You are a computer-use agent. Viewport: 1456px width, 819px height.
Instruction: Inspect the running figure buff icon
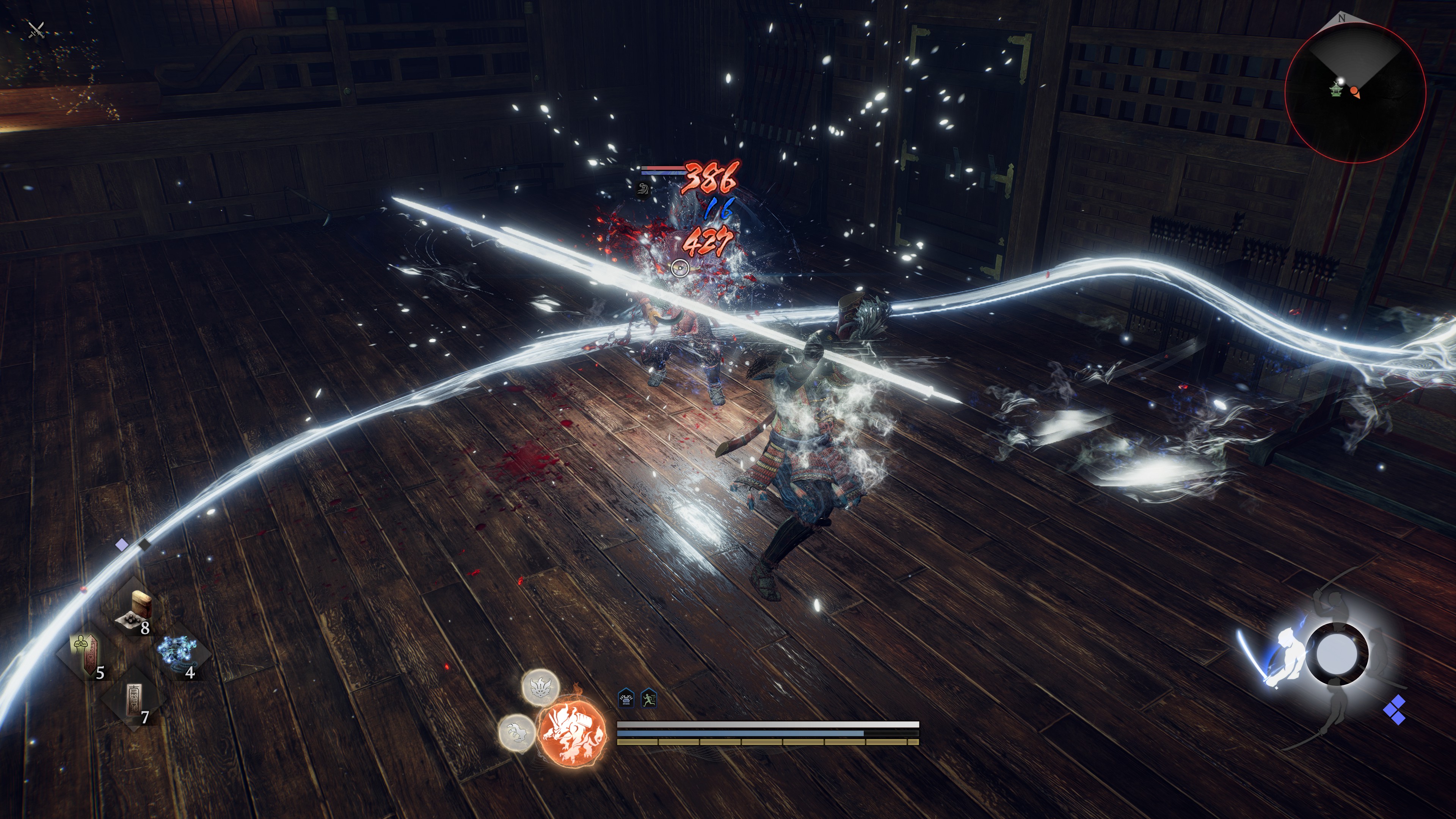coord(649,699)
